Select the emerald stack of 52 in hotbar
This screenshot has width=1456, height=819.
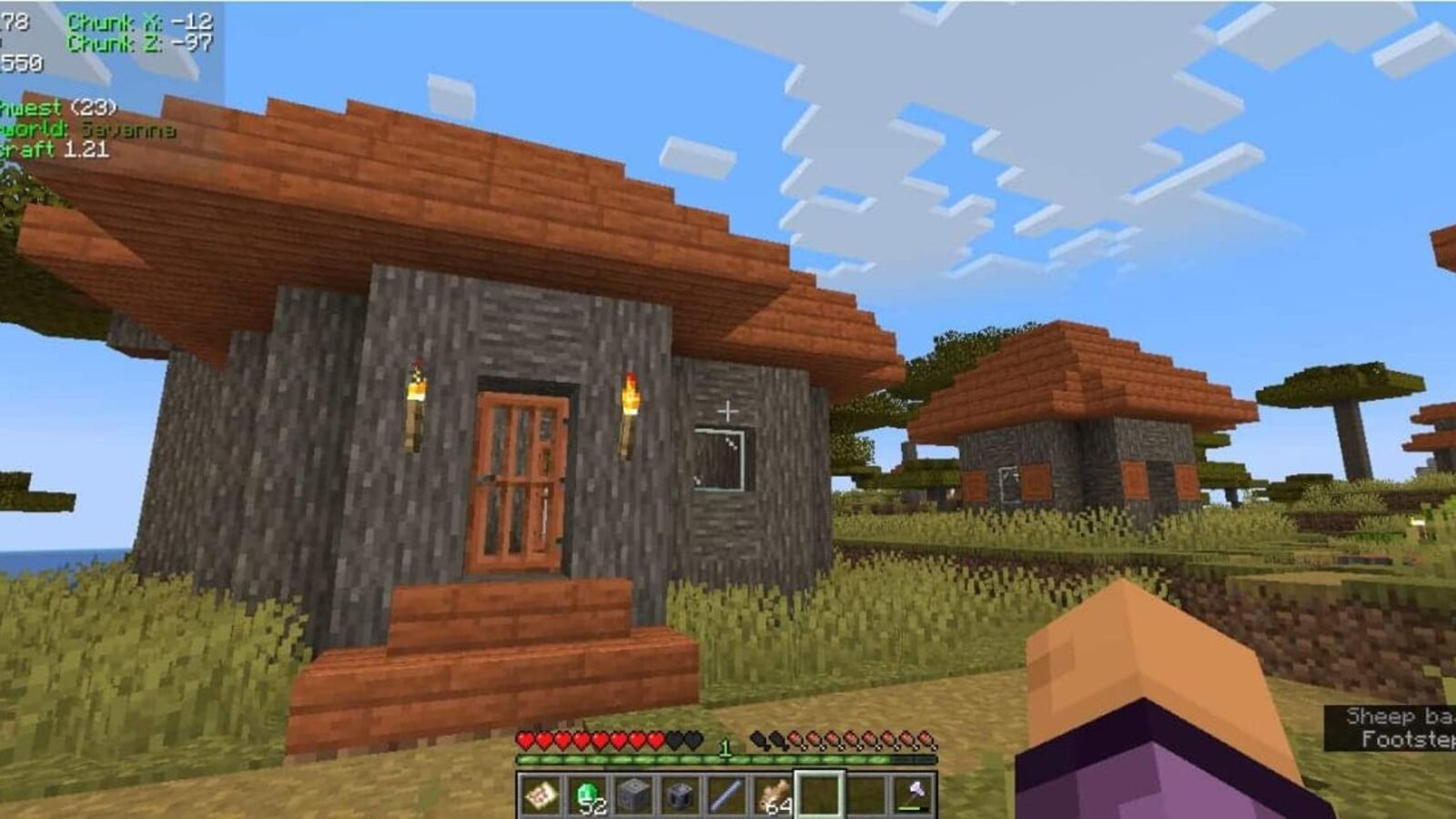[587, 794]
